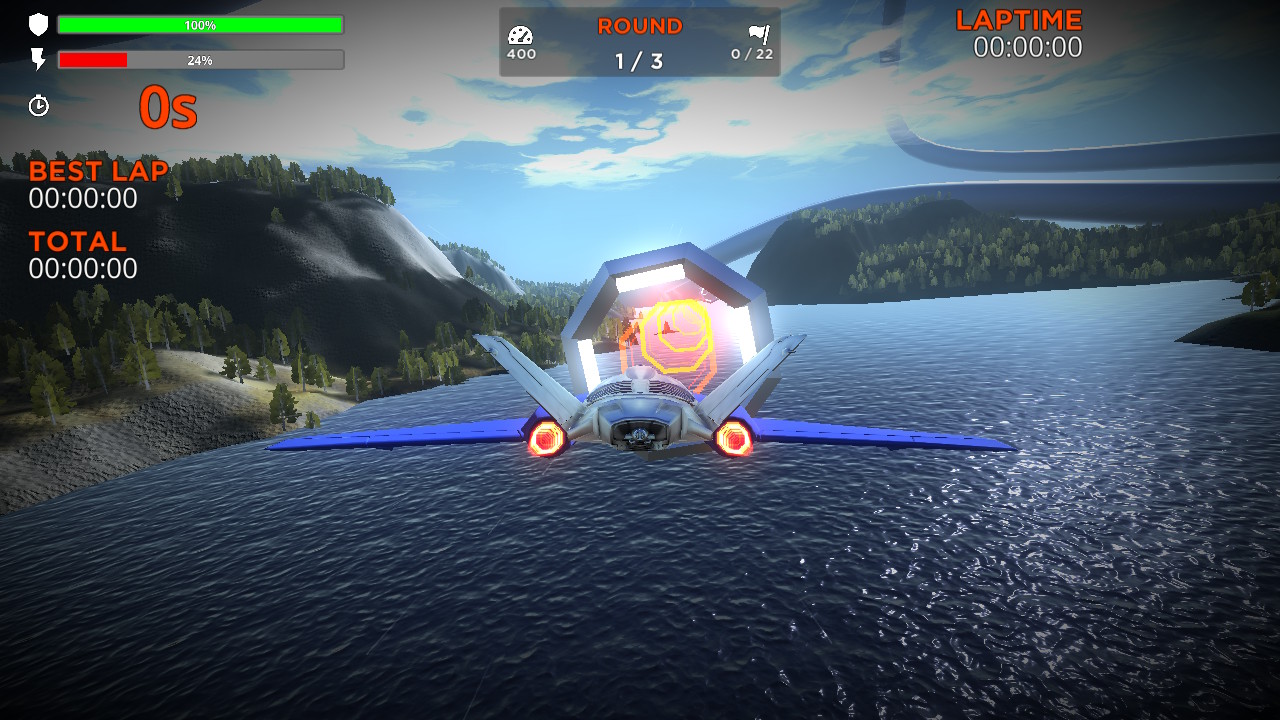Select the lightning boost icon
This screenshot has height=720, width=1280.
[39, 59]
